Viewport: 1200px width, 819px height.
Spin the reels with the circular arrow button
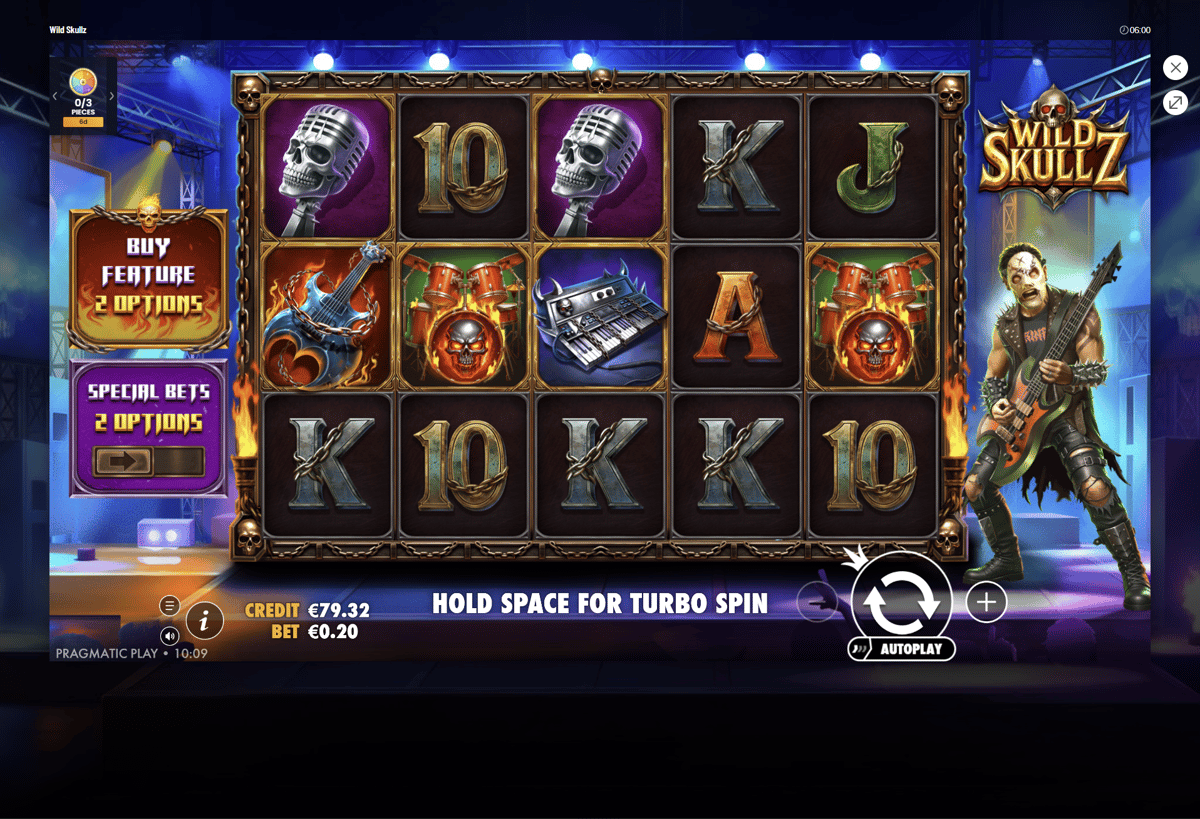pos(901,601)
